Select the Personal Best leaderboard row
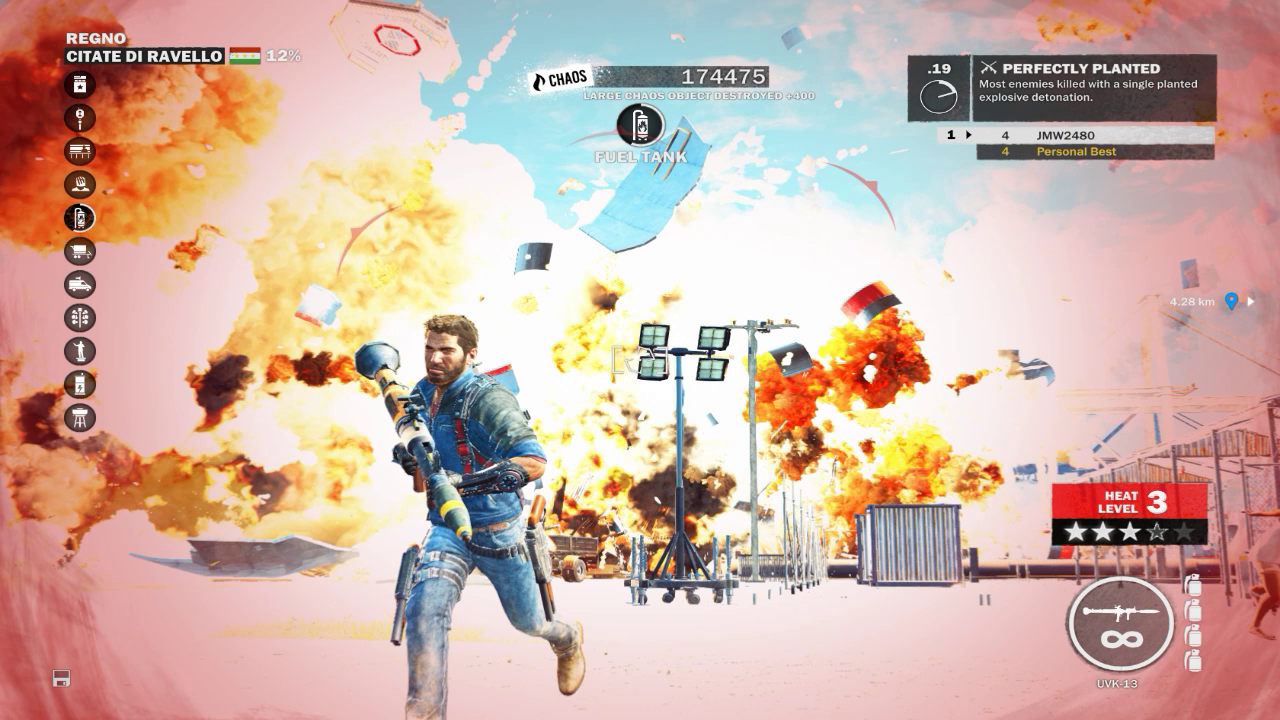Image resolution: width=1280 pixels, height=720 pixels. (1095, 152)
